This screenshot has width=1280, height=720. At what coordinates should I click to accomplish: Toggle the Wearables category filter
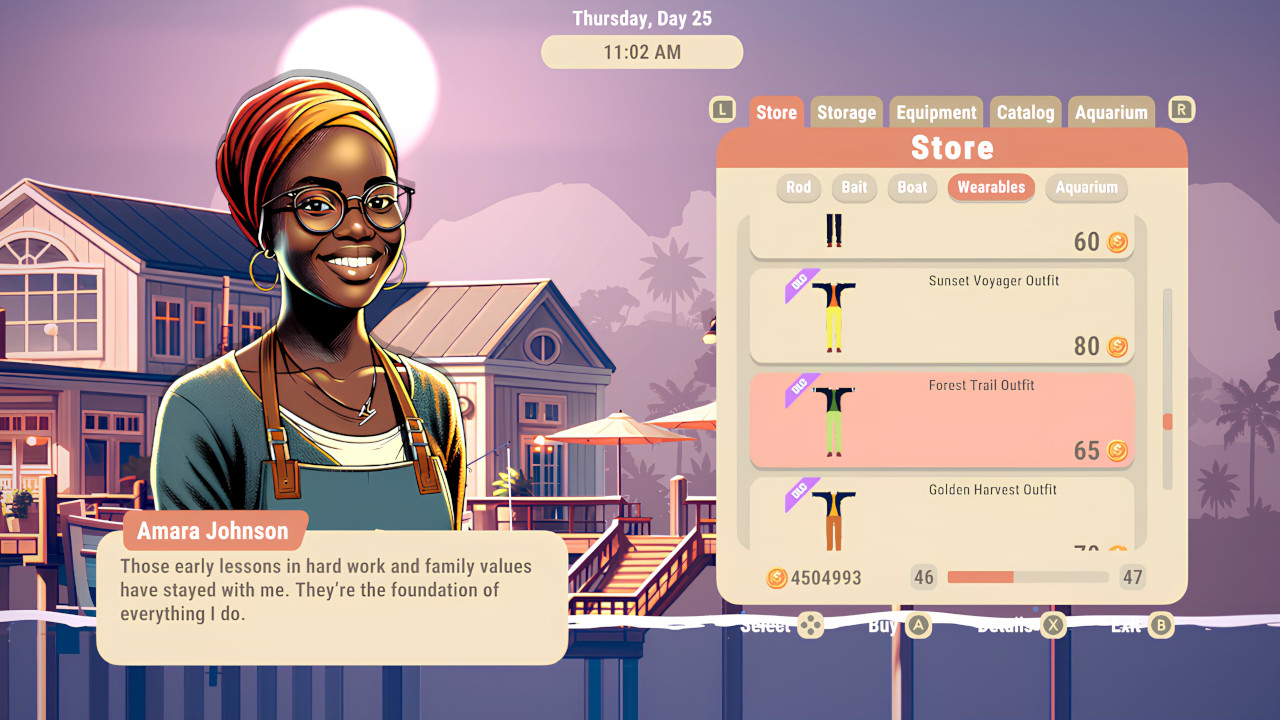coord(991,188)
